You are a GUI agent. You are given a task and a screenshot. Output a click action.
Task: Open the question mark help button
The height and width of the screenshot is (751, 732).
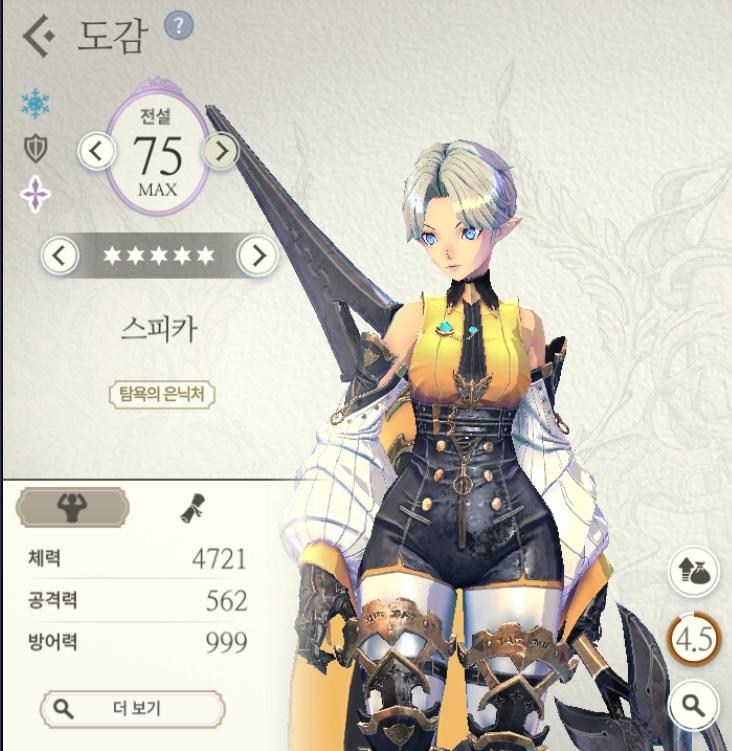coord(178,25)
